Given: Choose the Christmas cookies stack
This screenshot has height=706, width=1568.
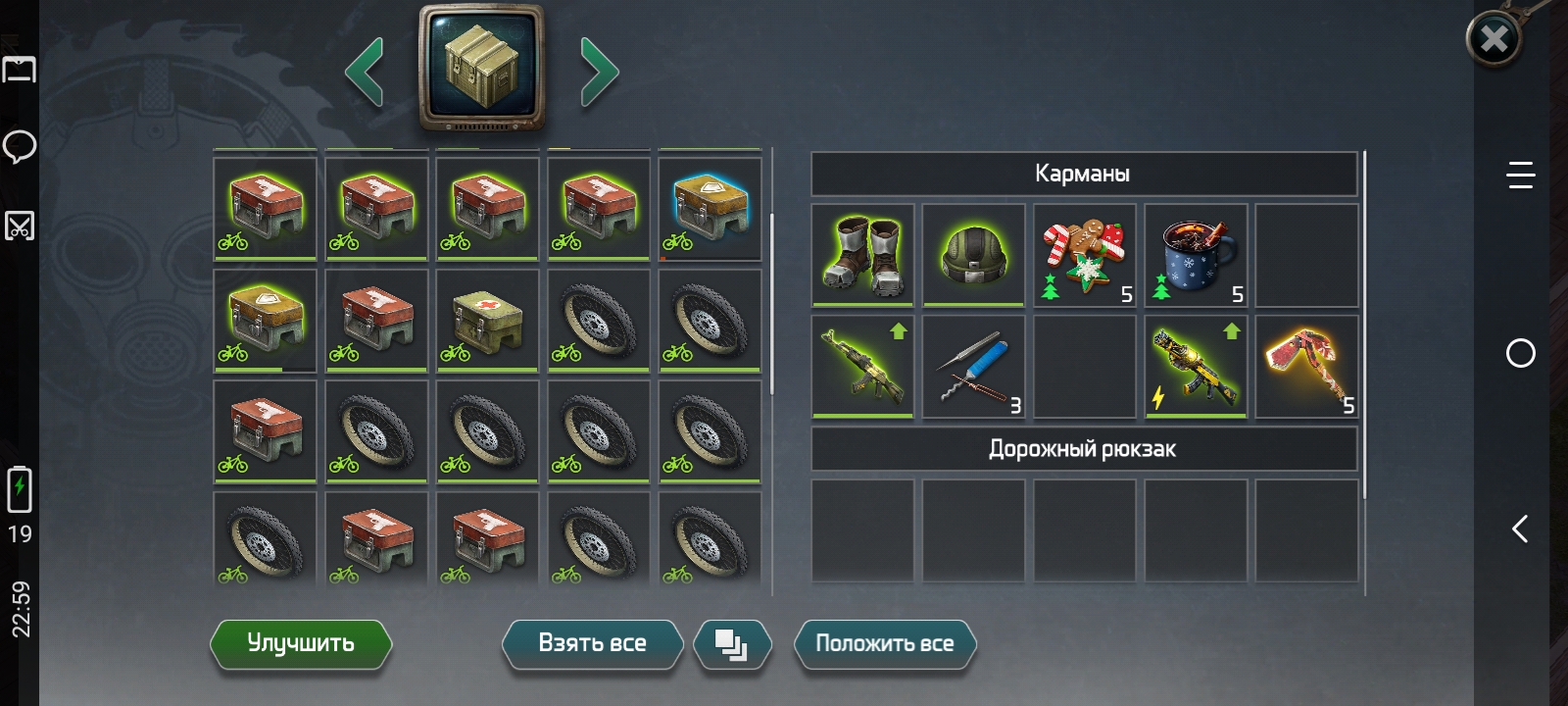Looking at the screenshot, I should (x=1084, y=255).
